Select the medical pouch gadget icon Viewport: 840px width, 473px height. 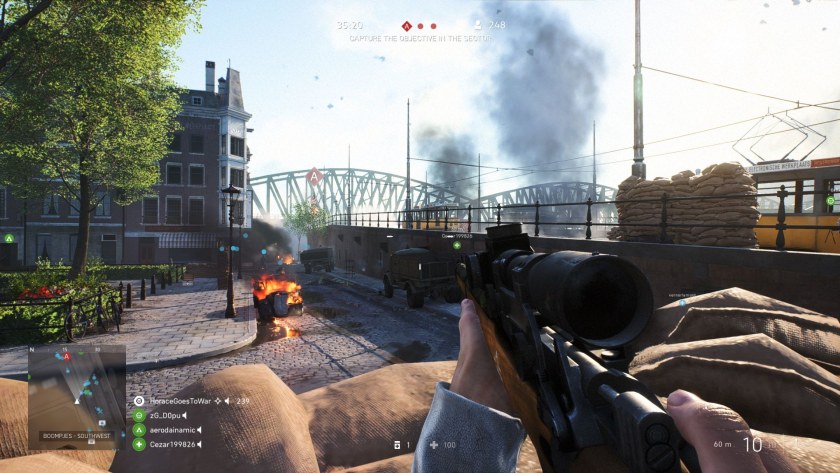(x=398, y=444)
